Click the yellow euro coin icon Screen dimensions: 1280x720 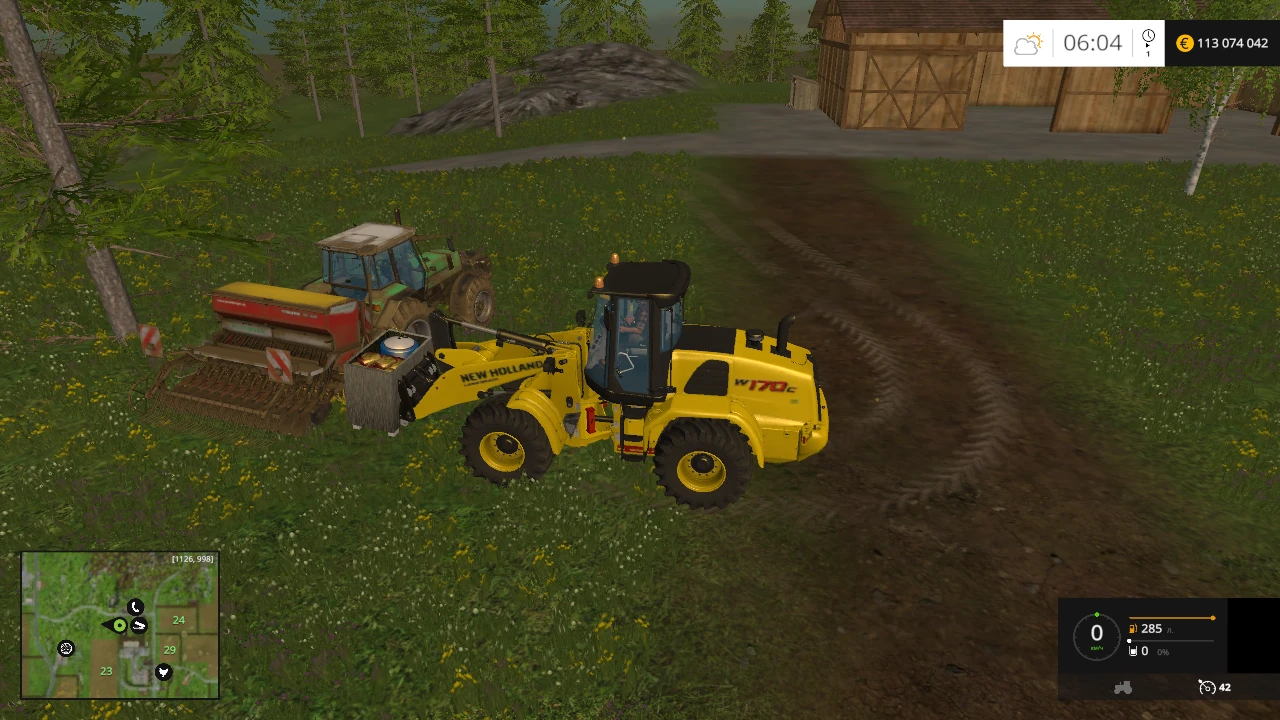pyautogui.click(x=1184, y=43)
